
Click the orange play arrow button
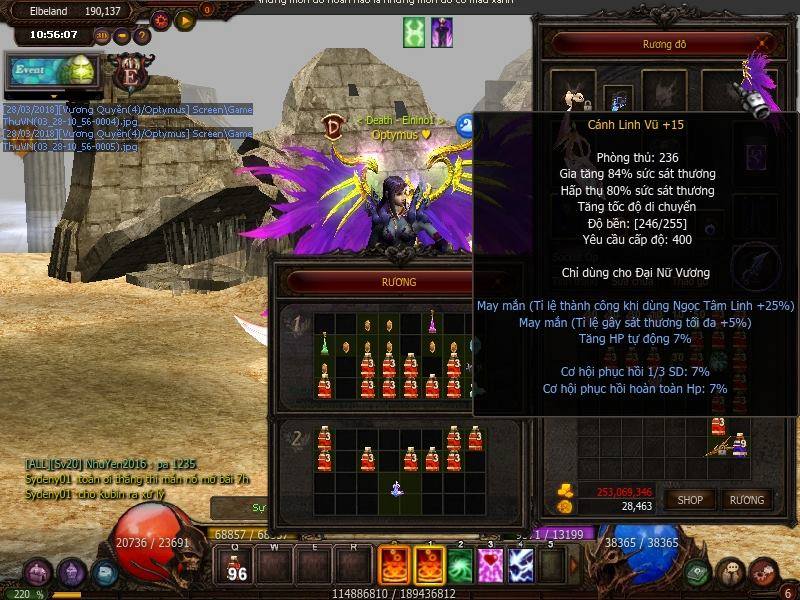185,19
